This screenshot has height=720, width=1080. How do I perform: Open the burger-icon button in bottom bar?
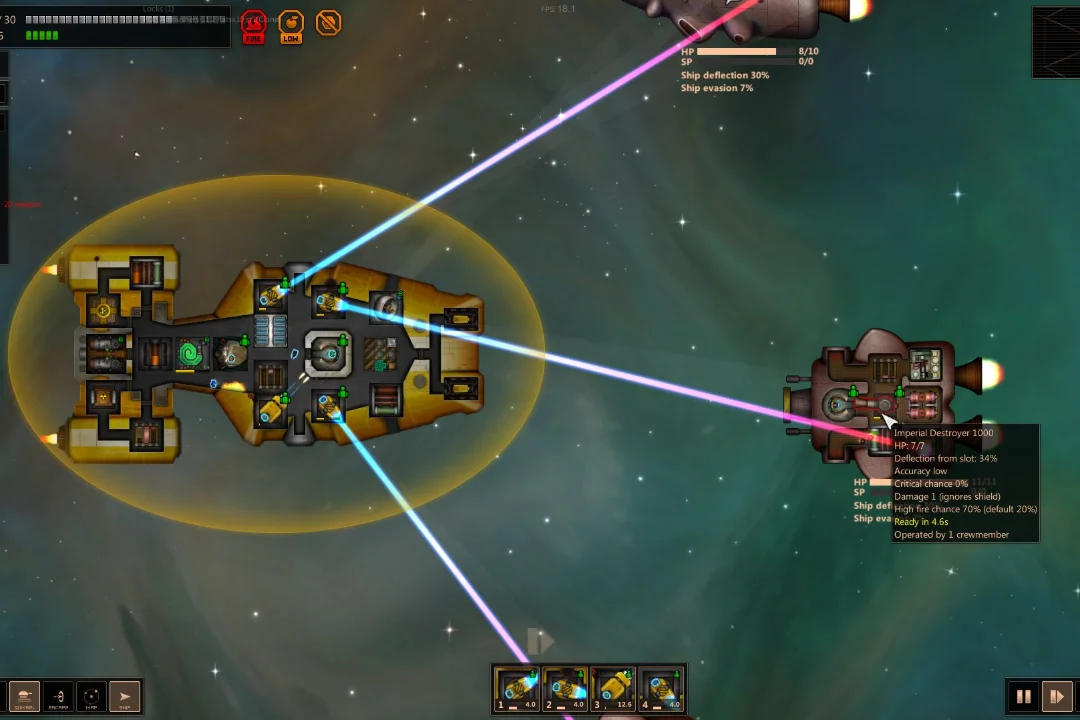pyautogui.click(x=24, y=696)
